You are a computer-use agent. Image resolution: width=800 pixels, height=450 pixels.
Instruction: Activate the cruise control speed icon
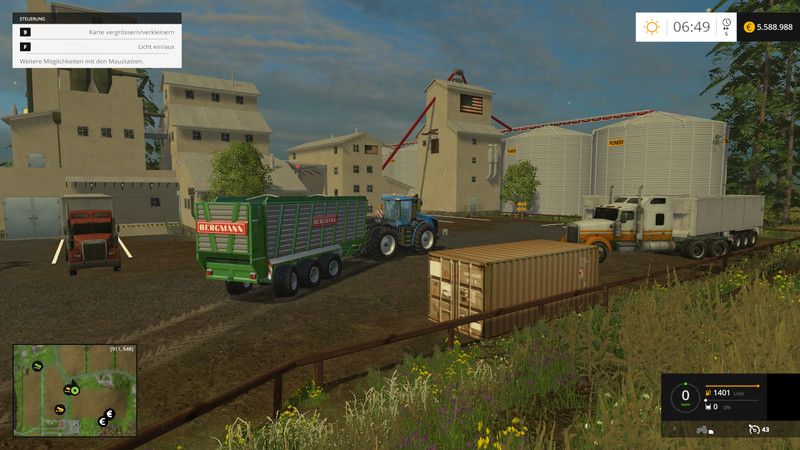click(x=754, y=429)
